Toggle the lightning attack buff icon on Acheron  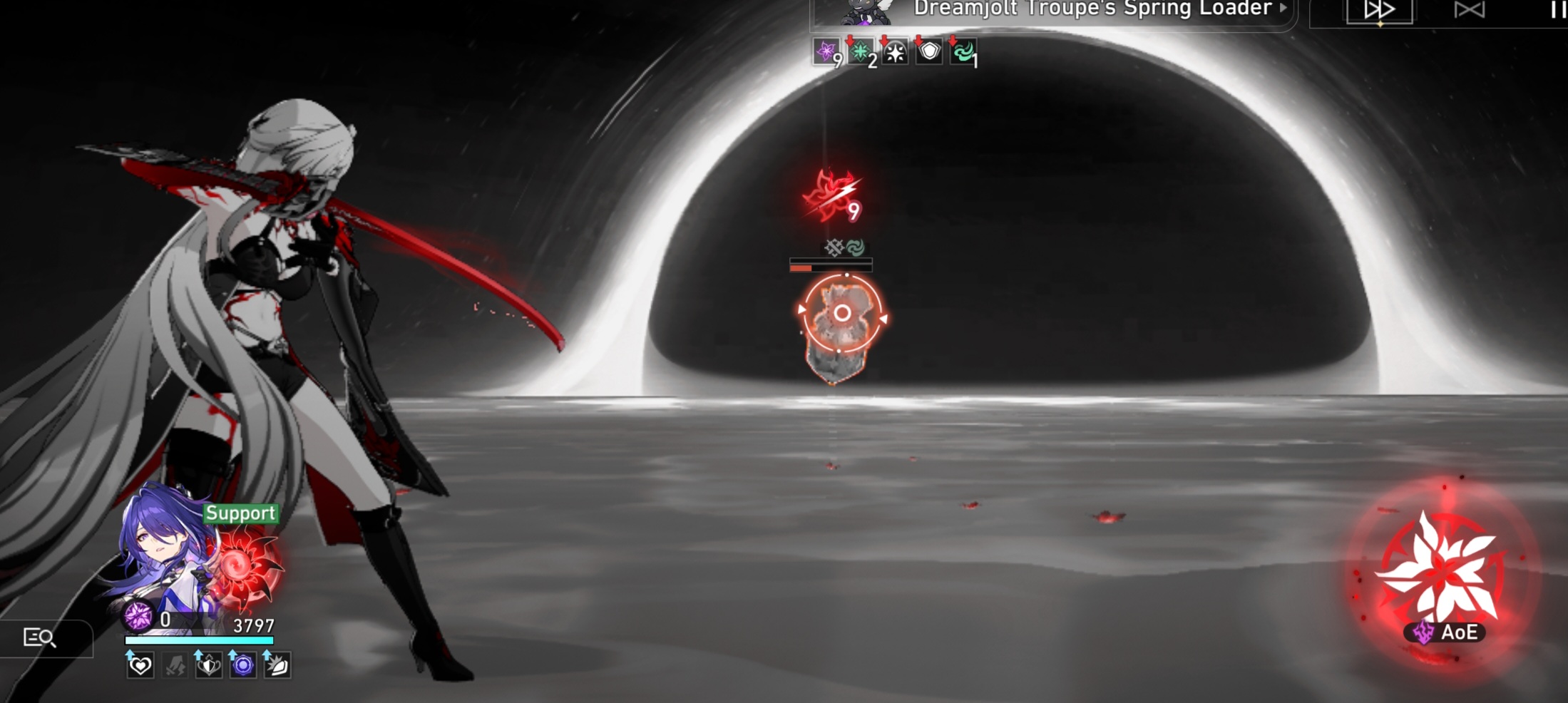click(173, 667)
